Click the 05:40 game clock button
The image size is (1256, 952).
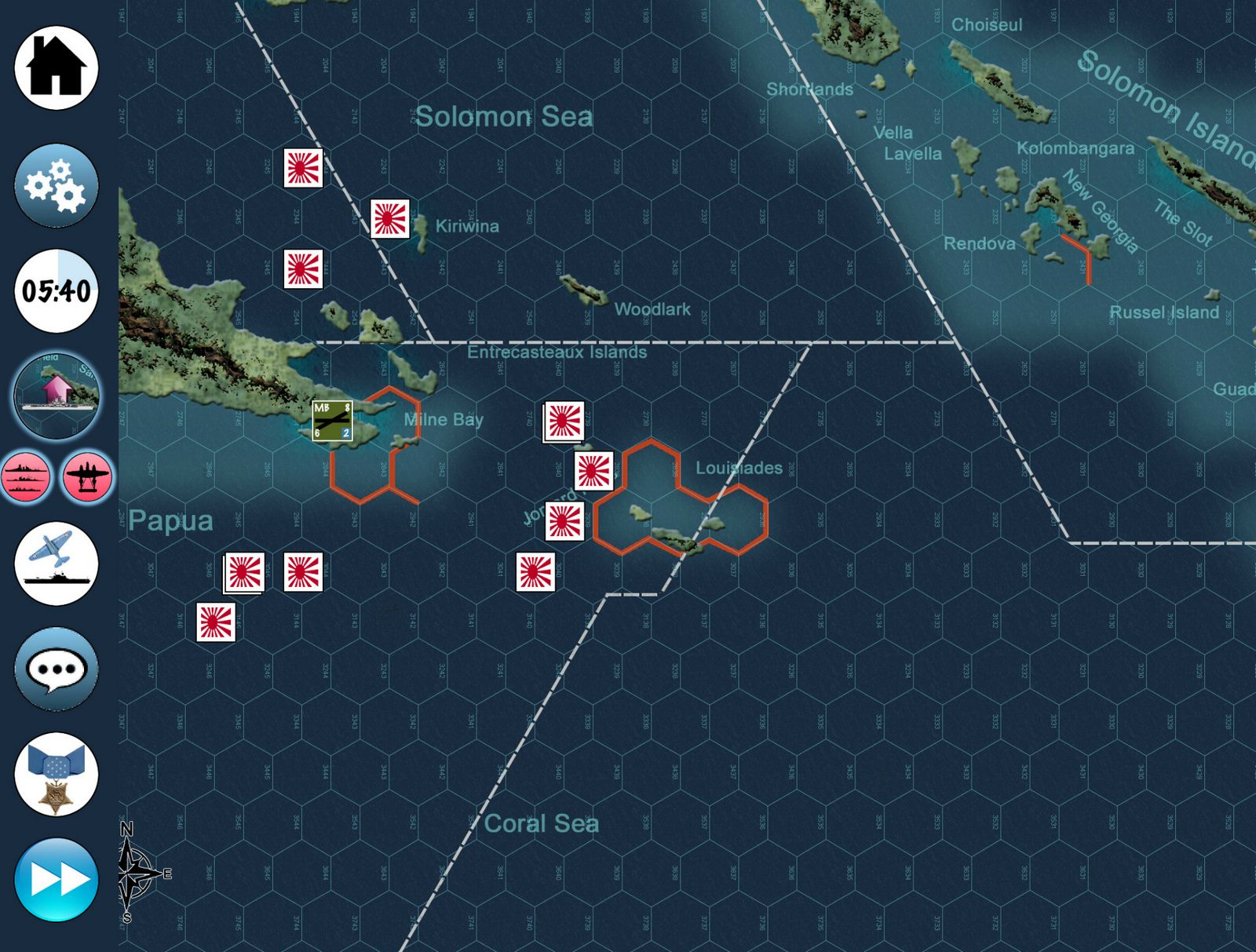coord(56,291)
